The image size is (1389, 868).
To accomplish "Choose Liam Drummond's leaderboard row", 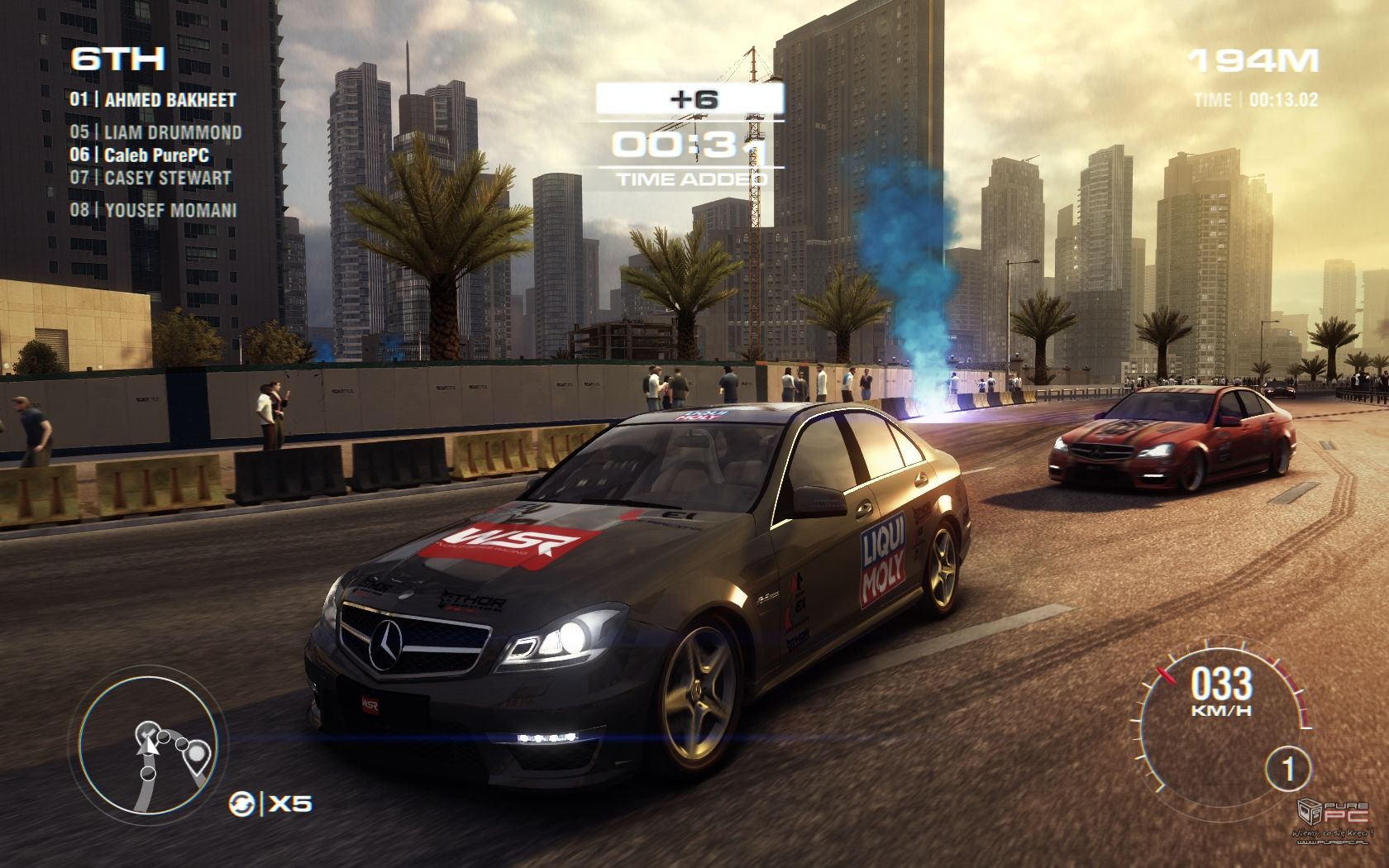I will 156,132.
